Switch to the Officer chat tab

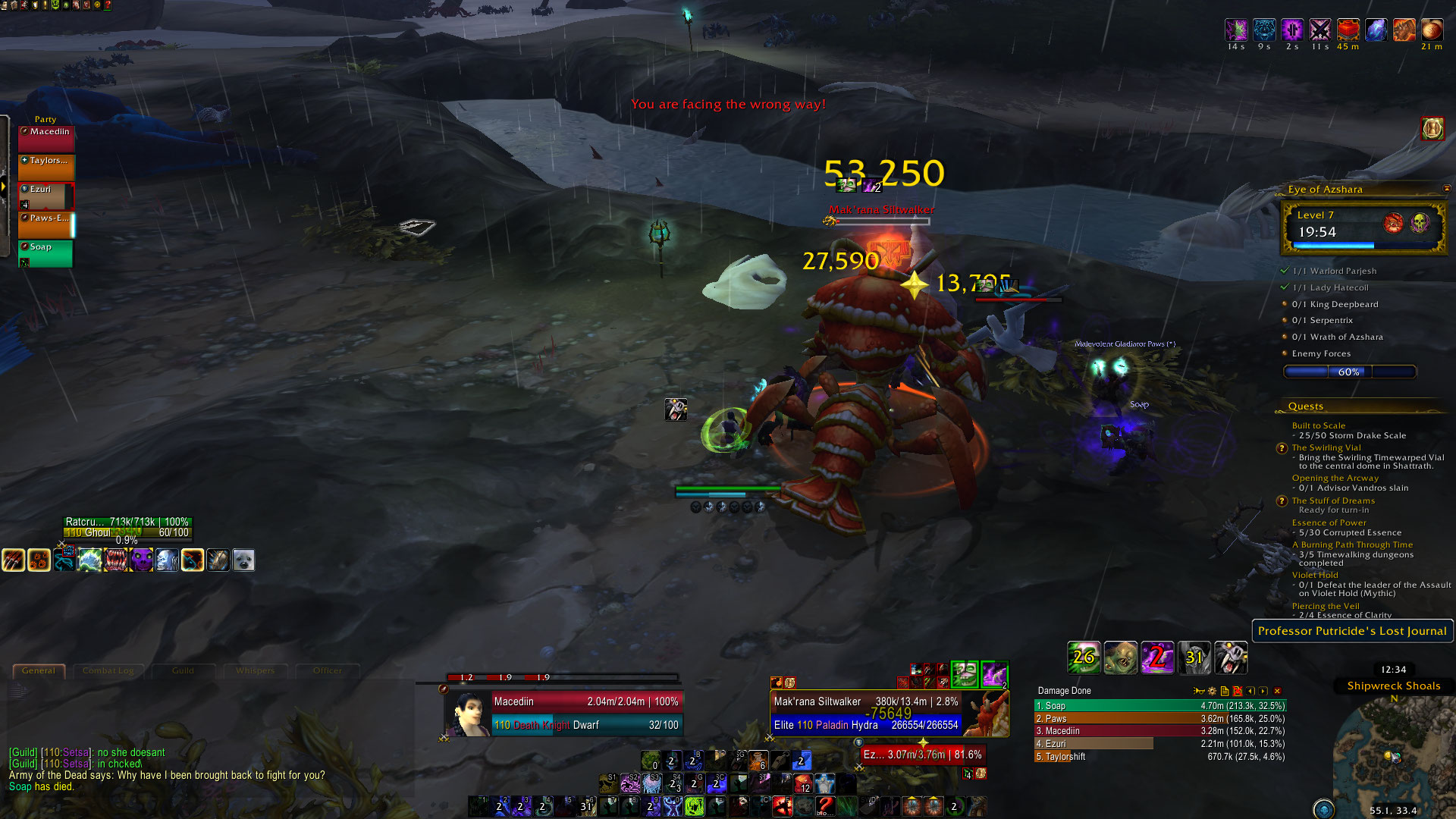pyautogui.click(x=327, y=670)
